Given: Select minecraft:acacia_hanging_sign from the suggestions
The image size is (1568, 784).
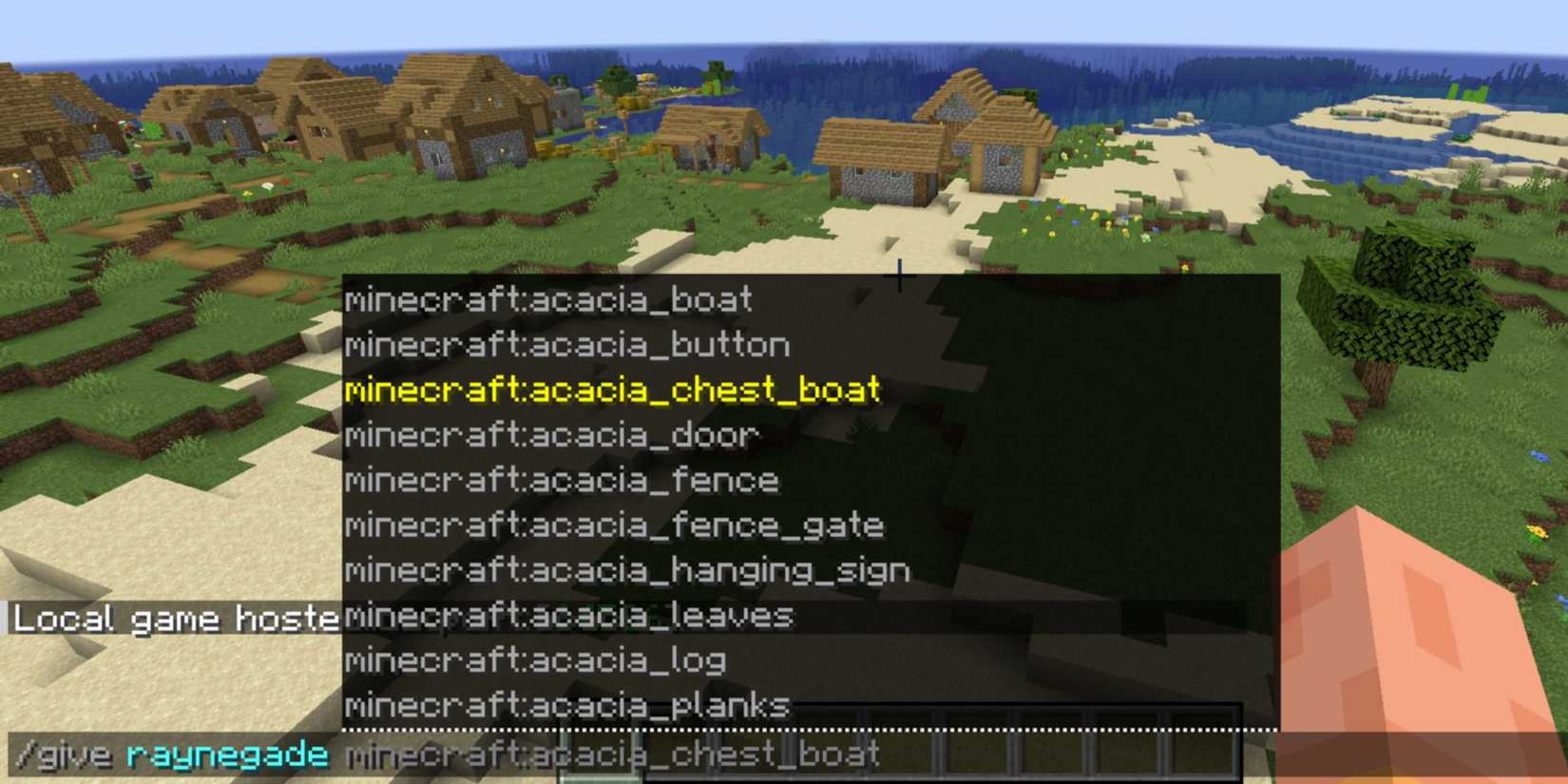Looking at the screenshot, I should [x=627, y=571].
